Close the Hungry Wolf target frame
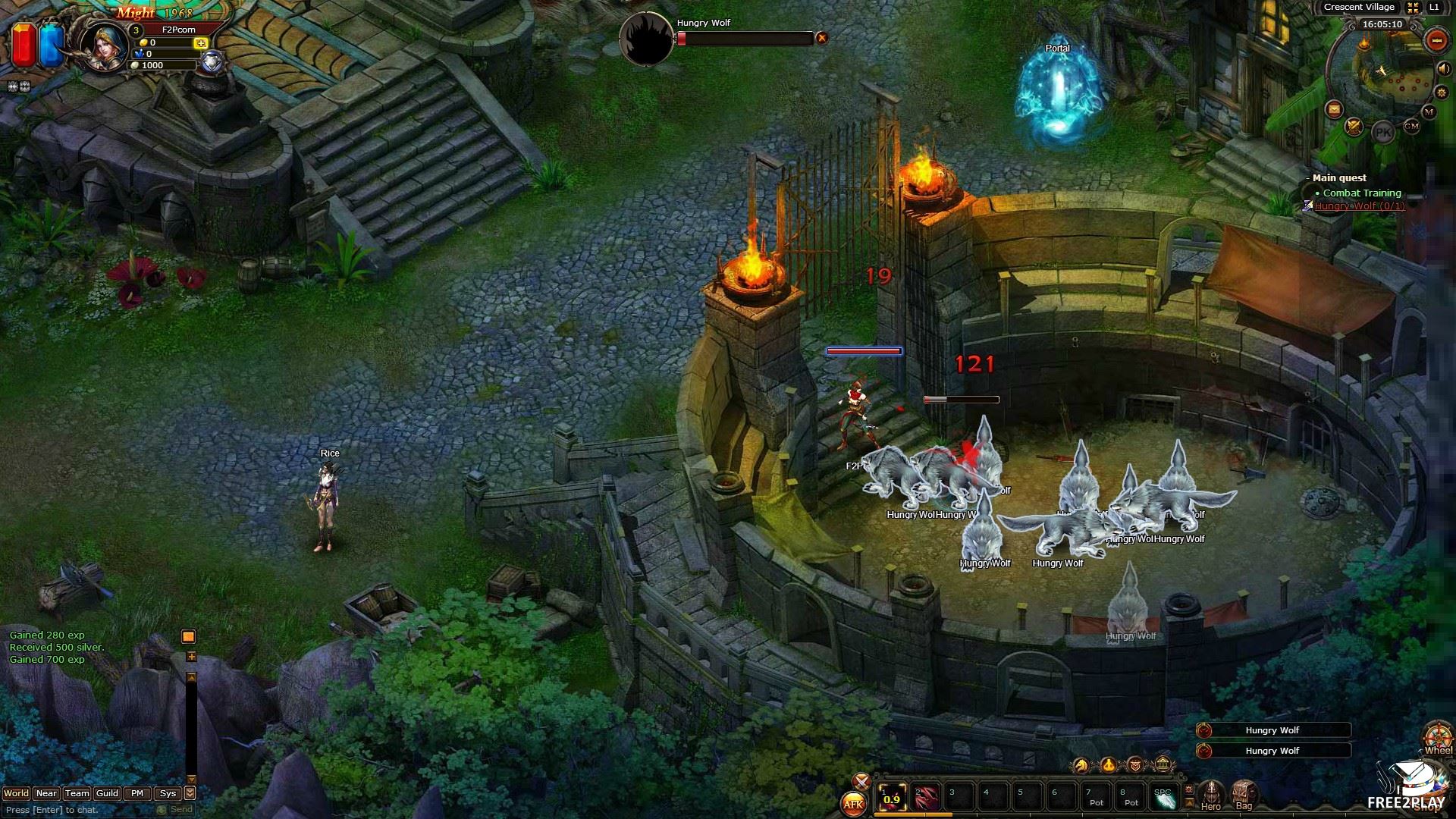This screenshot has width=1456, height=819. [821, 38]
